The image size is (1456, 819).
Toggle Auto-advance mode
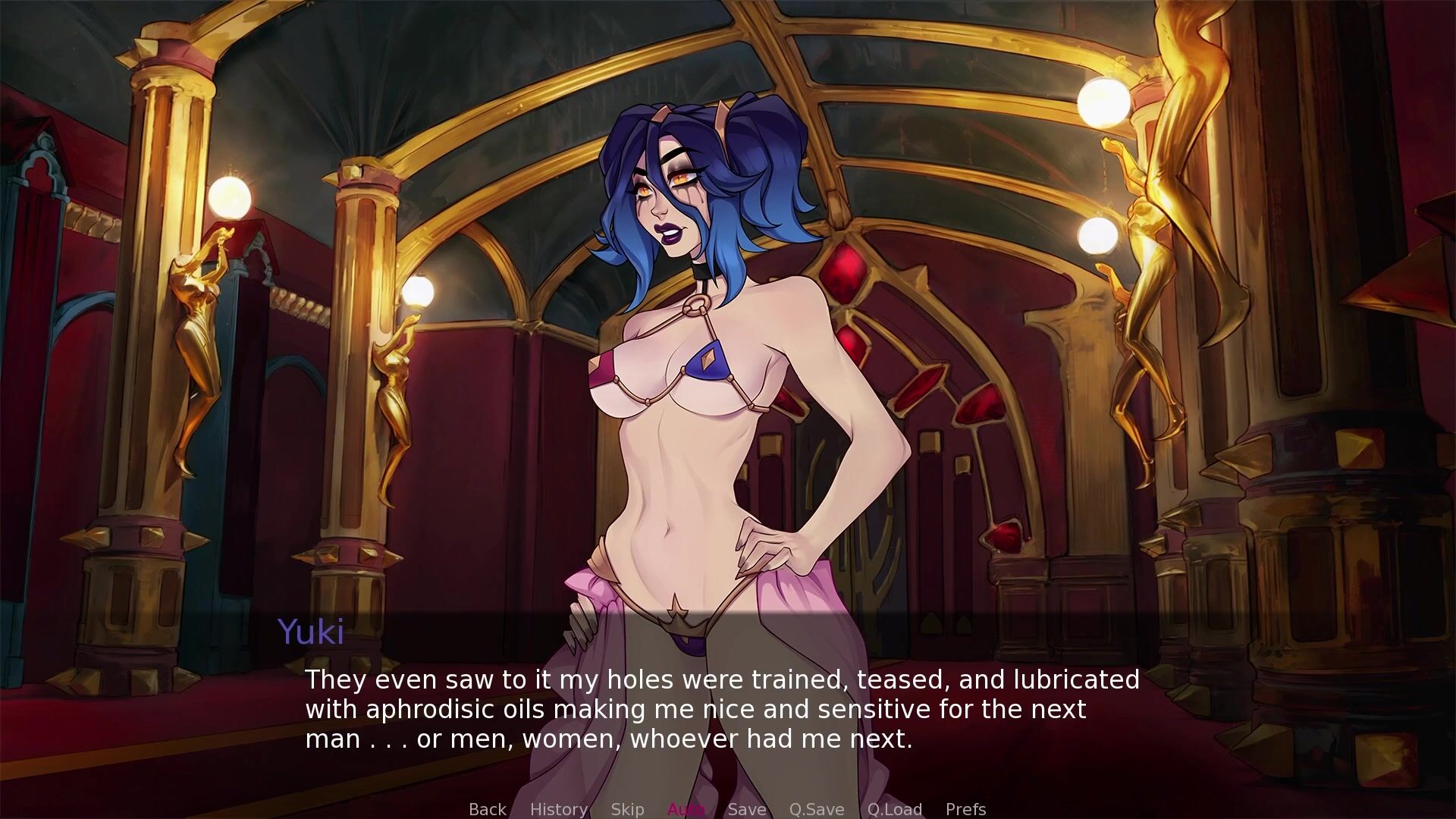point(686,809)
